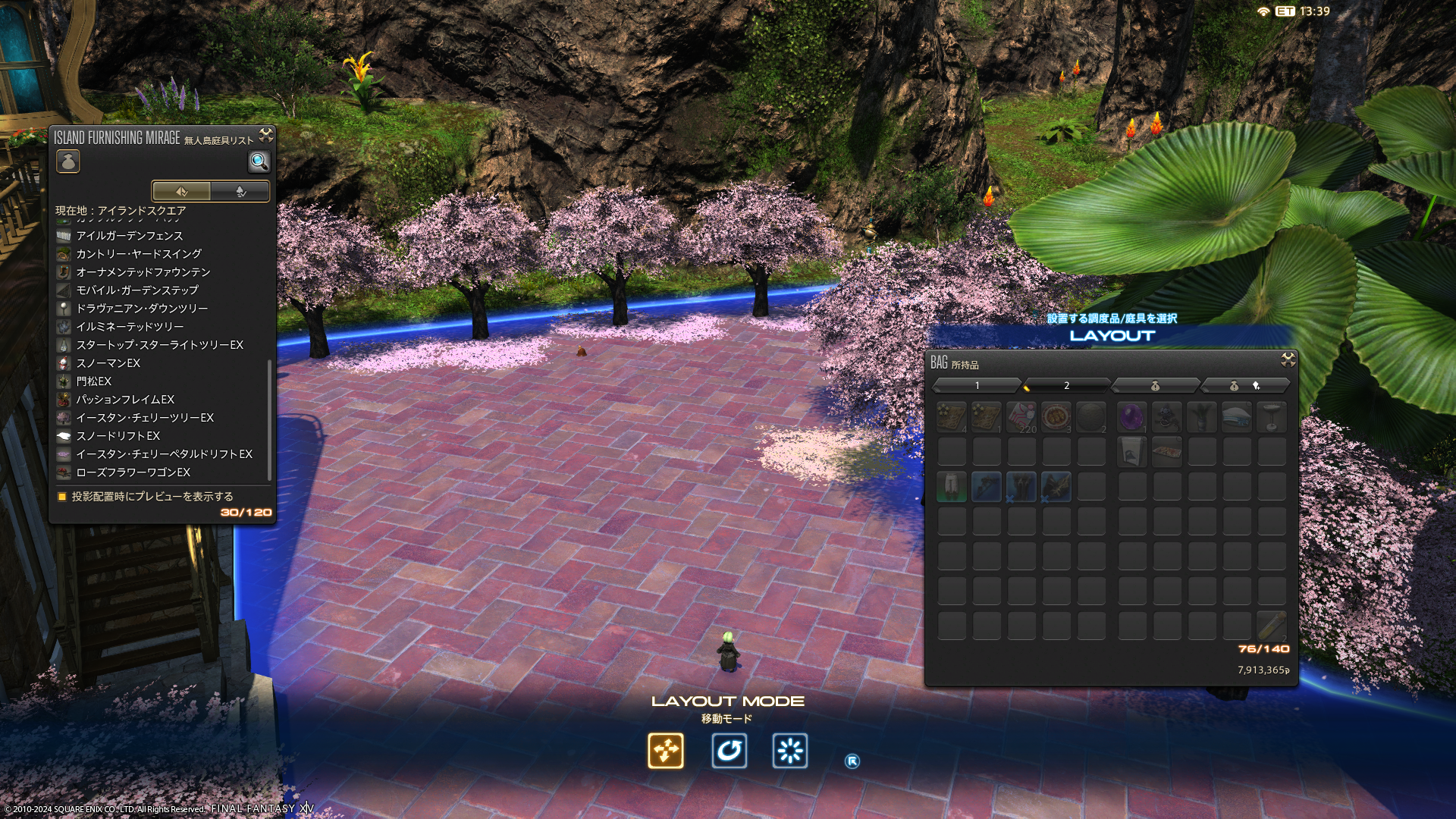Toggle preview display checkbox for projection placement

(62, 497)
